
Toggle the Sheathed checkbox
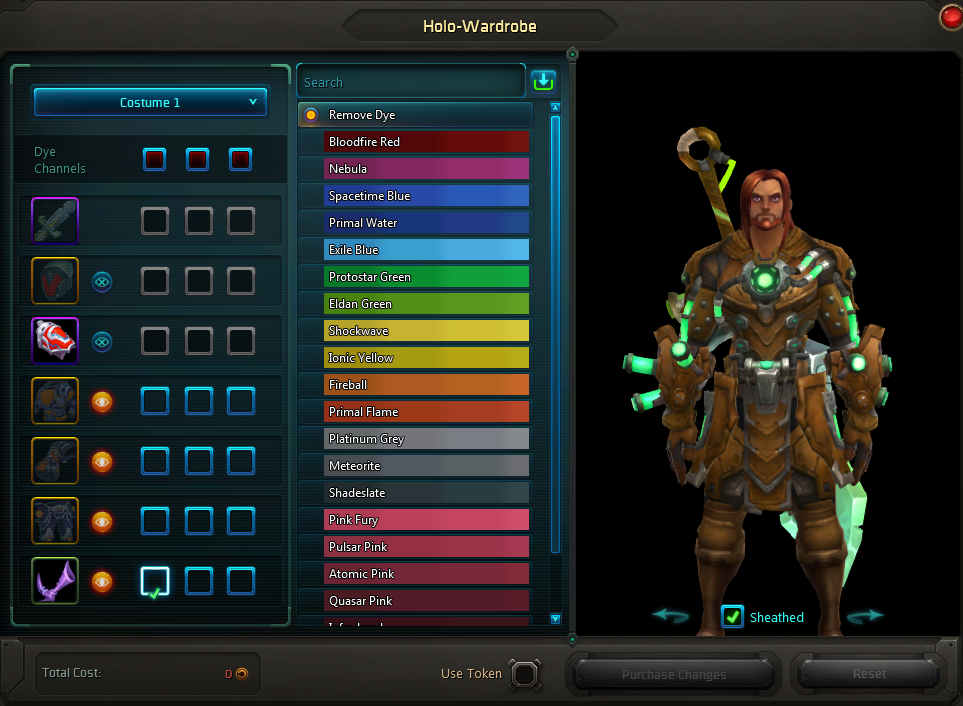click(733, 617)
